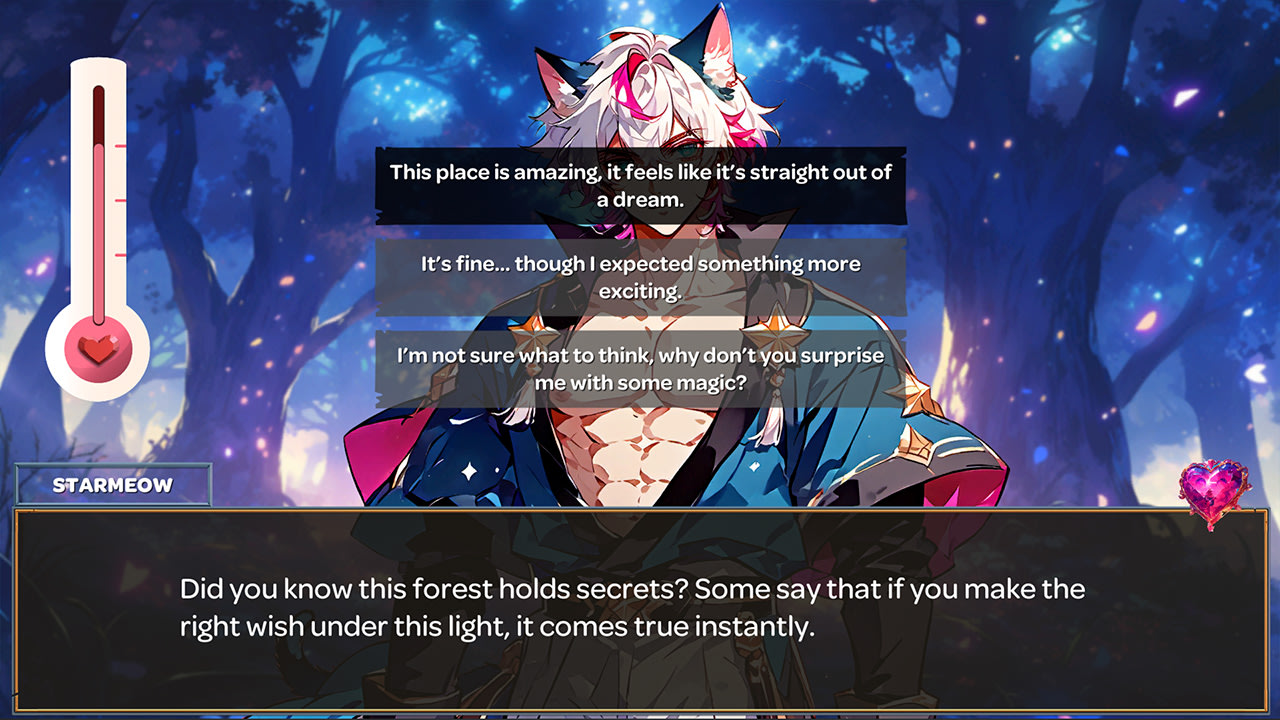Pick the option asking to be surprised with magic

click(640, 368)
